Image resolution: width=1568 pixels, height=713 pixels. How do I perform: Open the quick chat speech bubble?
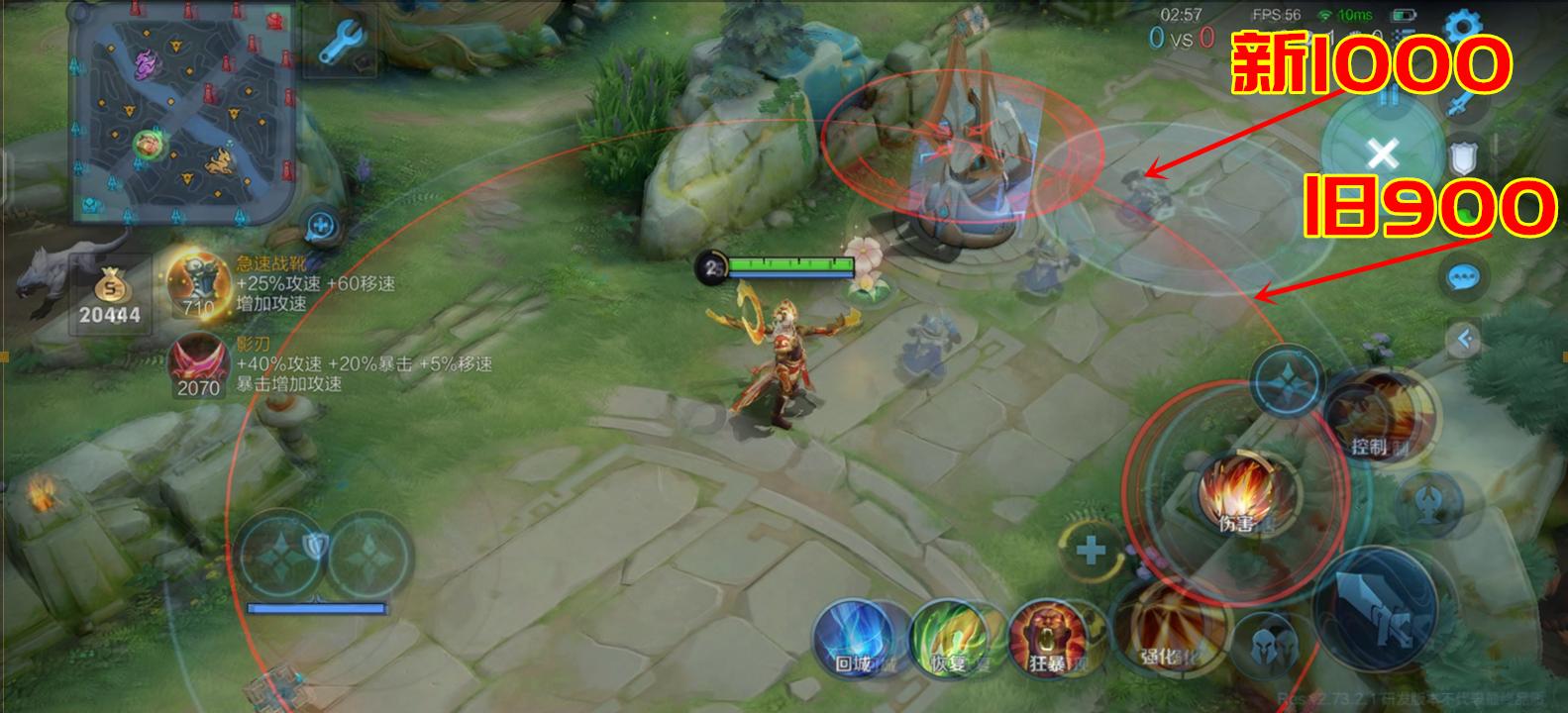(1463, 278)
